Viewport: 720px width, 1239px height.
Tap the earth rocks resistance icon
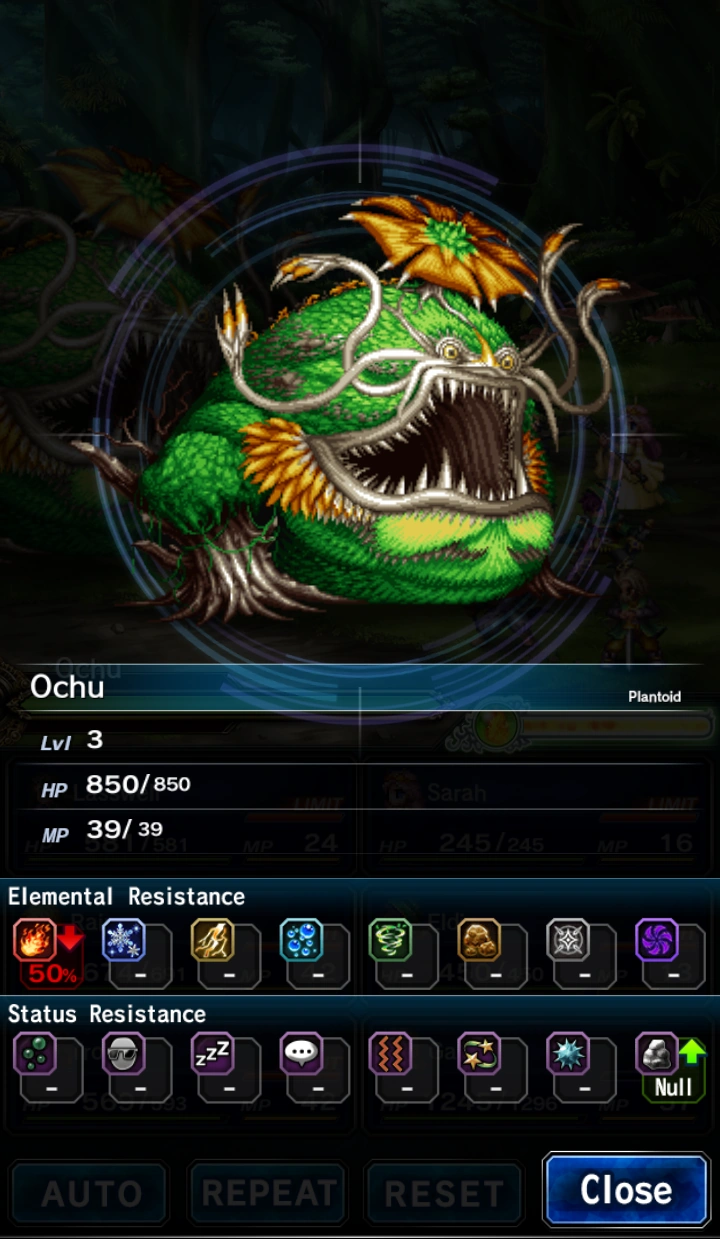[x=479, y=940]
